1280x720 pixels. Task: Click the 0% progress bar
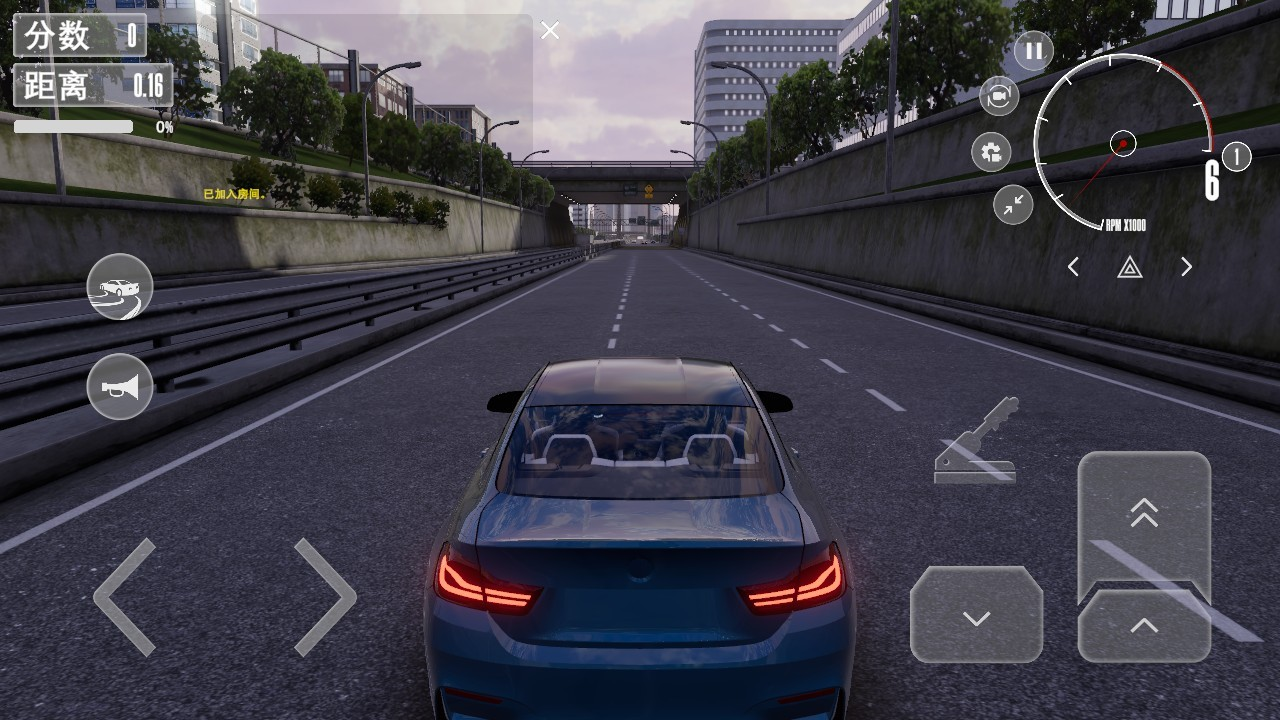[x=72, y=127]
